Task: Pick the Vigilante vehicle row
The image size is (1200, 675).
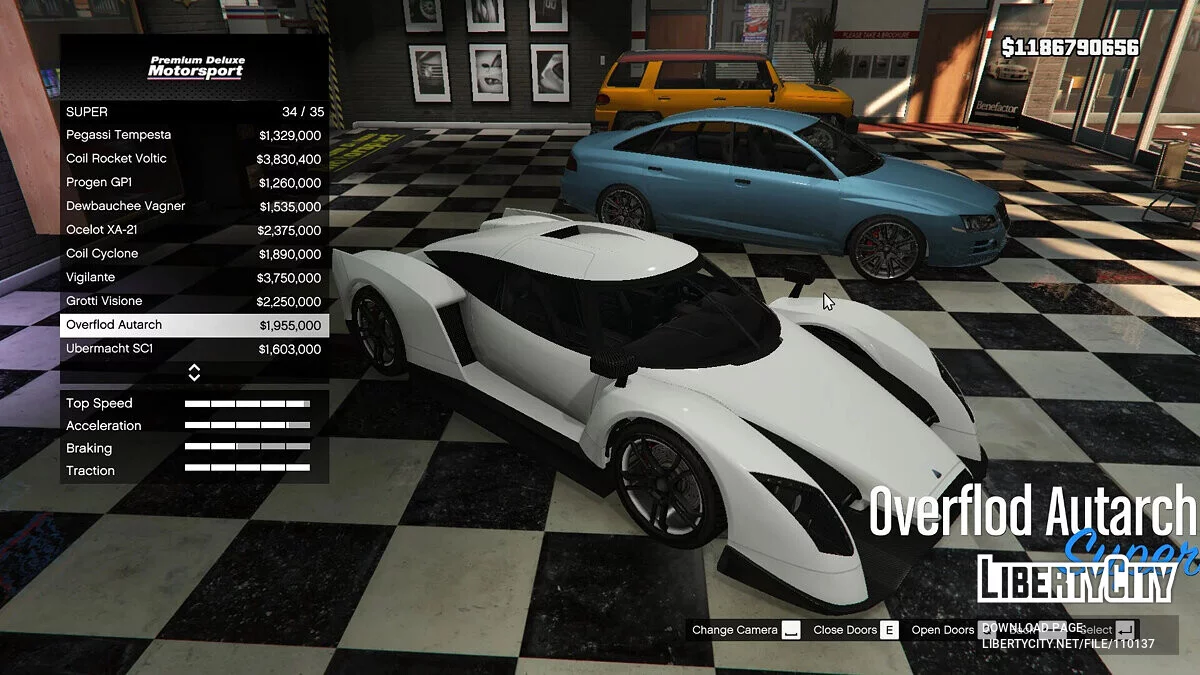Action: pyautogui.click(x=194, y=278)
